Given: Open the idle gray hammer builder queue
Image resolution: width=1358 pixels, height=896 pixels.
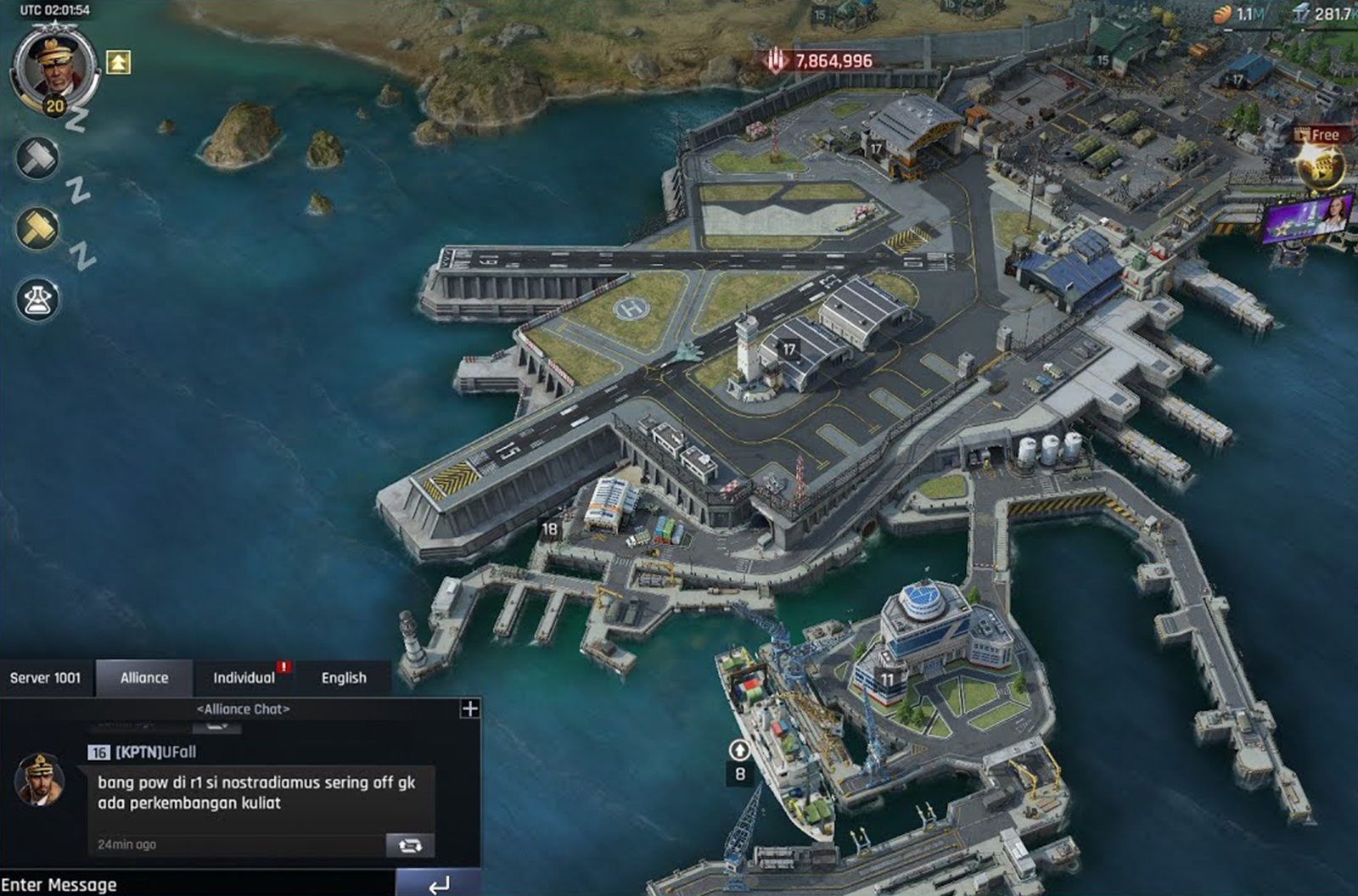Looking at the screenshot, I should pyautogui.click(x=38, y=158).
